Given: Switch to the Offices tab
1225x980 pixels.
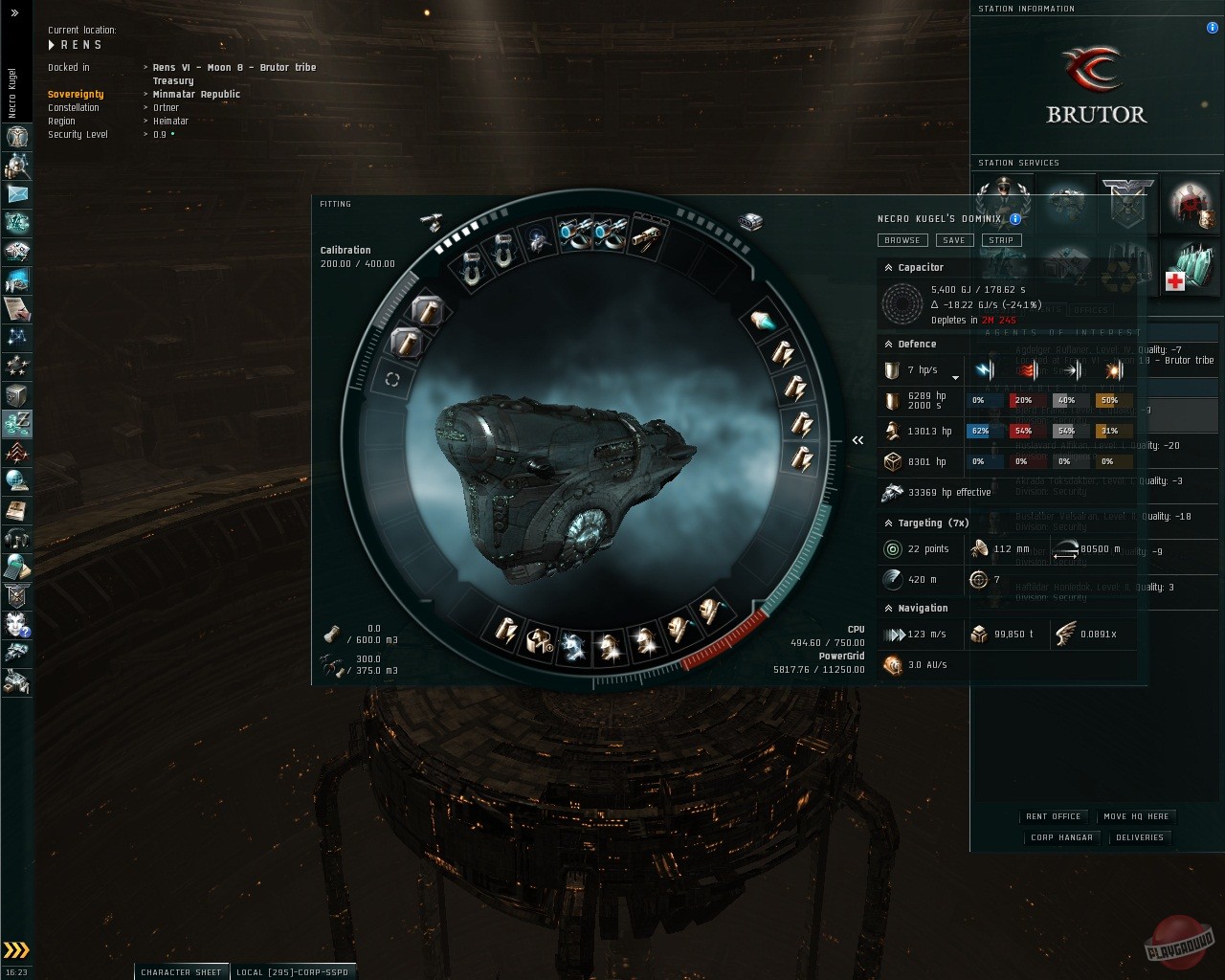Looking at the screenshot, I should [1089, 309].
